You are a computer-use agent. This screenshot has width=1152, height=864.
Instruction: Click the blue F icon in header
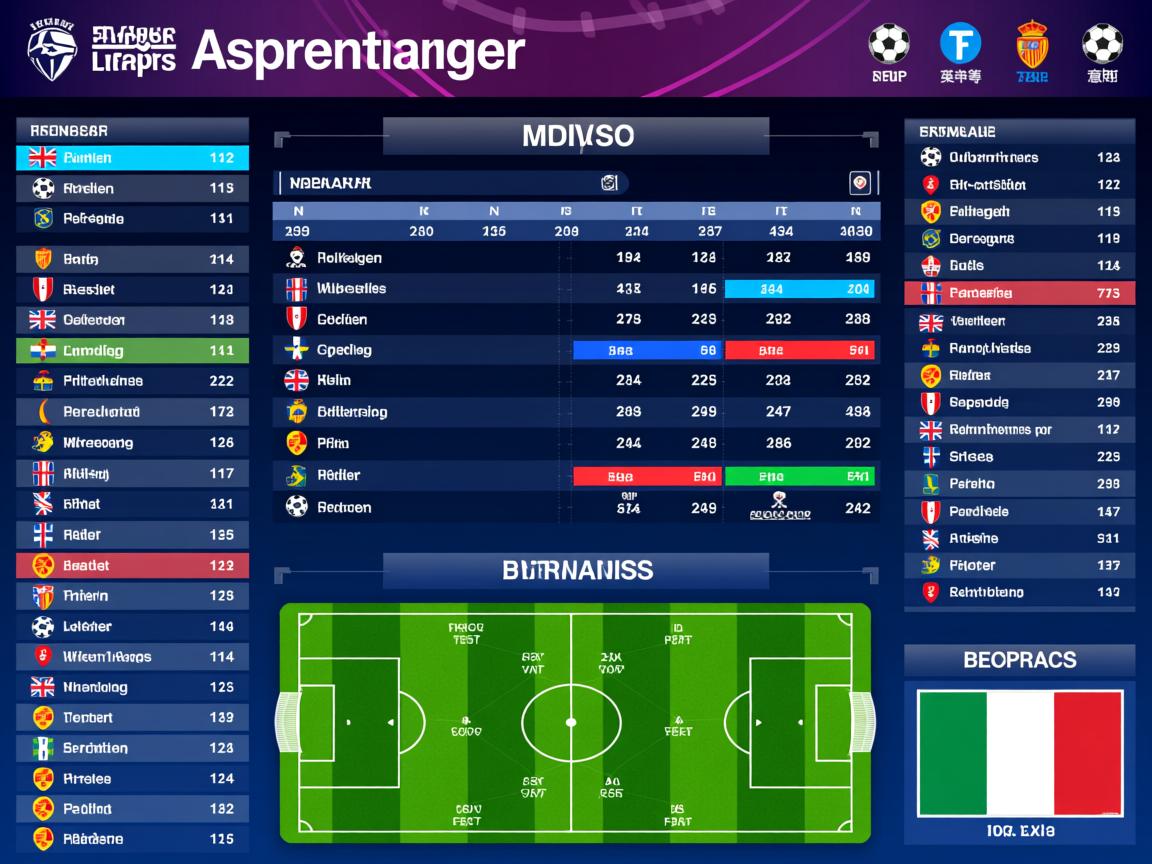[960, 44]
